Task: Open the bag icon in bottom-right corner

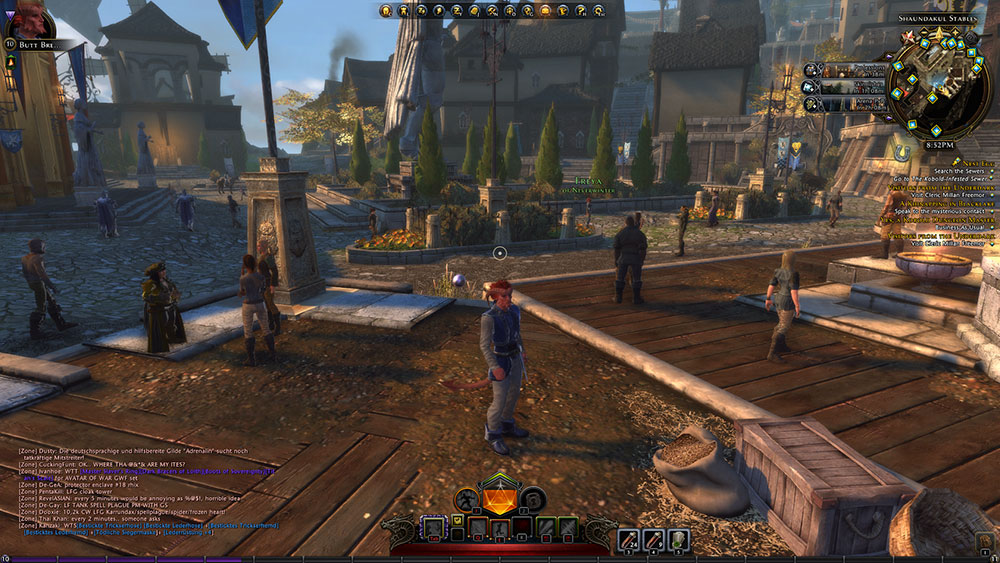Action: (x=985, y=541)
